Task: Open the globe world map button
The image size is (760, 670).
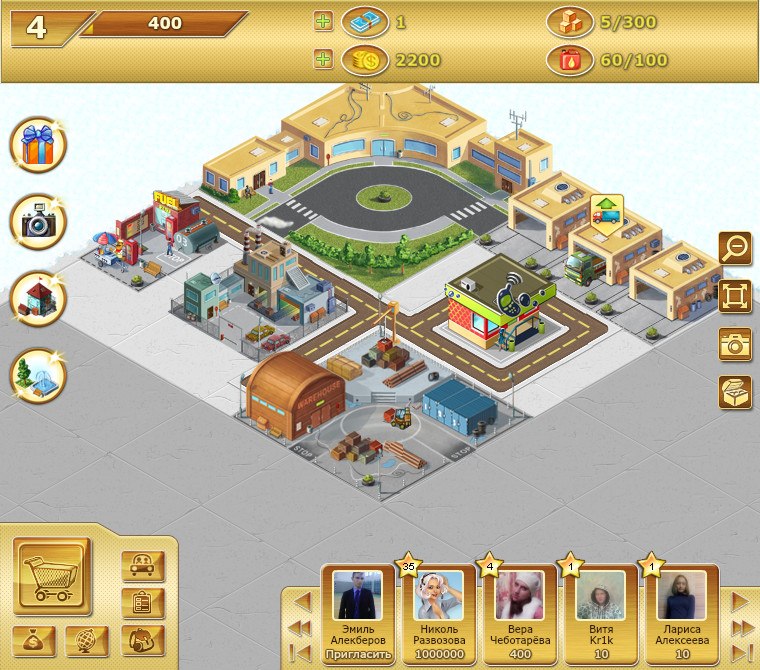Action: click(88, 640)
